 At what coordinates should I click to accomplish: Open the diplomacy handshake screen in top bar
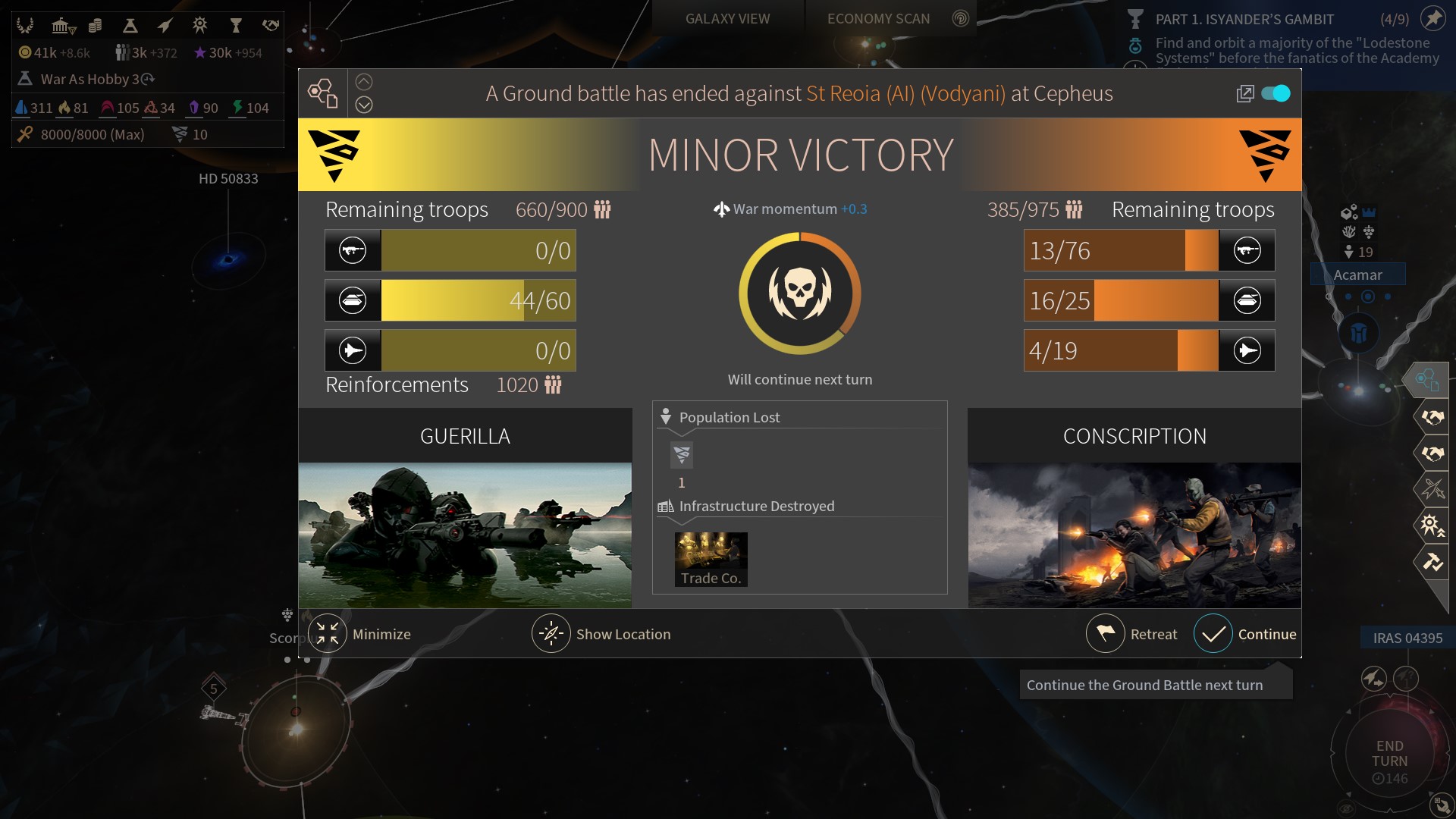click(x=271, y=26)
